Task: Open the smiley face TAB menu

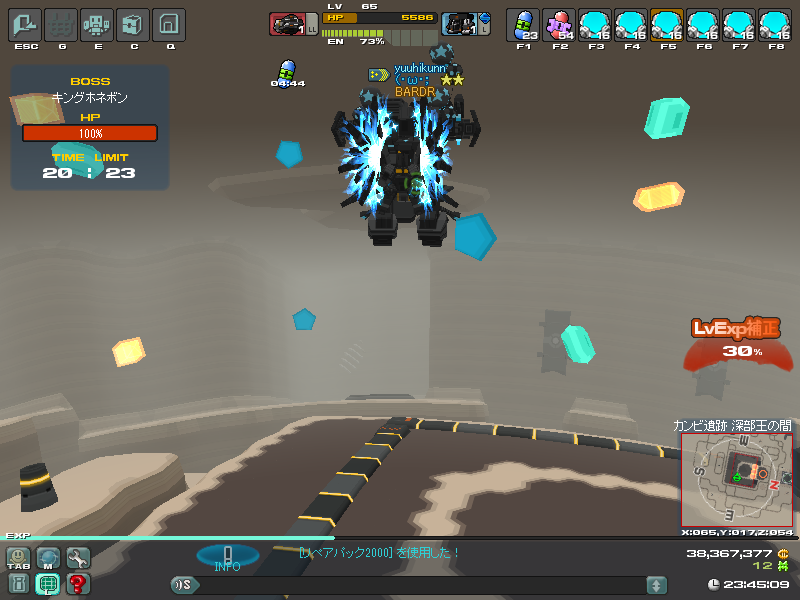Action: tap(18, 558)
